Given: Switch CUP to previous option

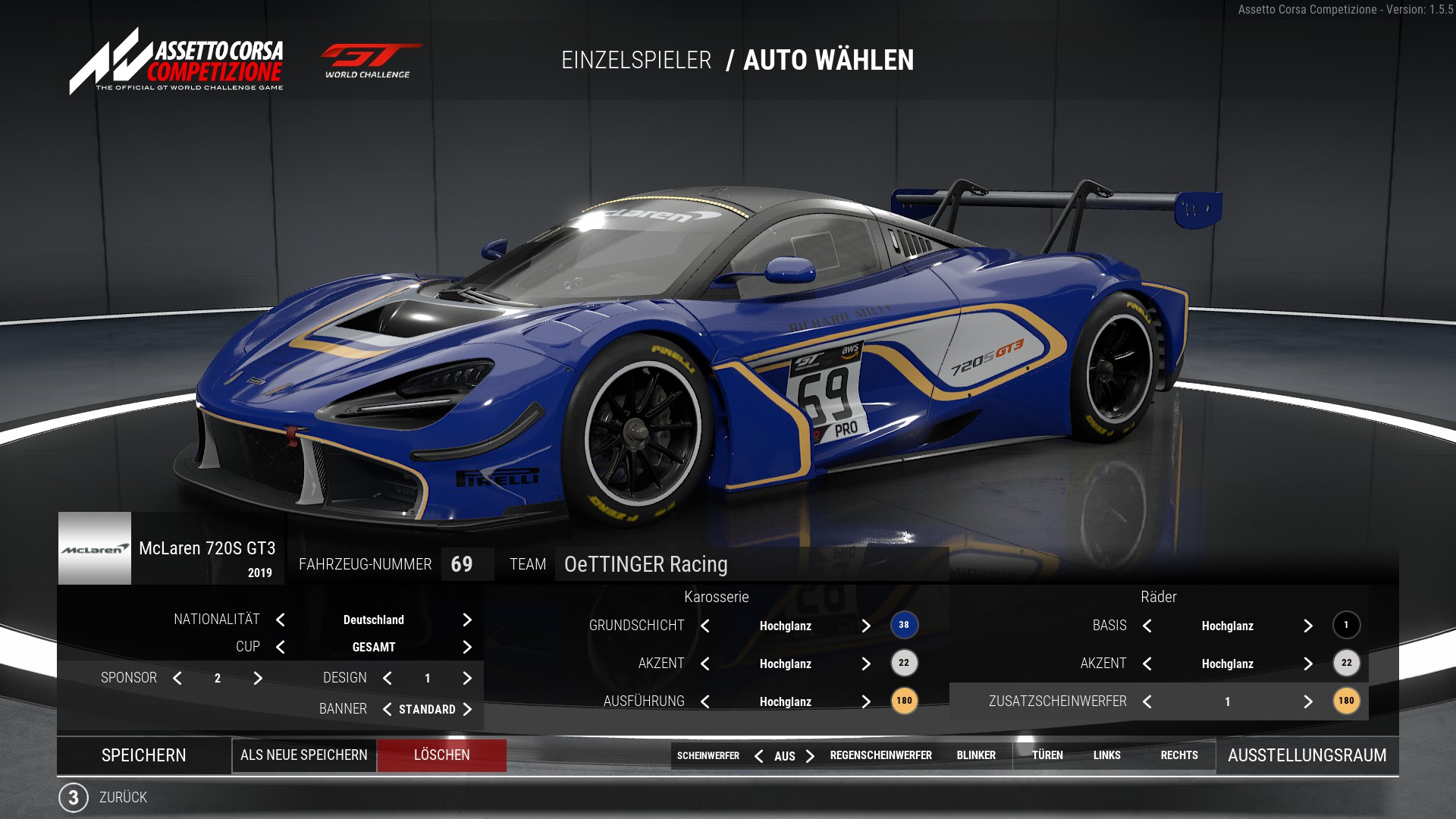Looking at the screenshot, I should pyautogui.click(x=281, y=647).
